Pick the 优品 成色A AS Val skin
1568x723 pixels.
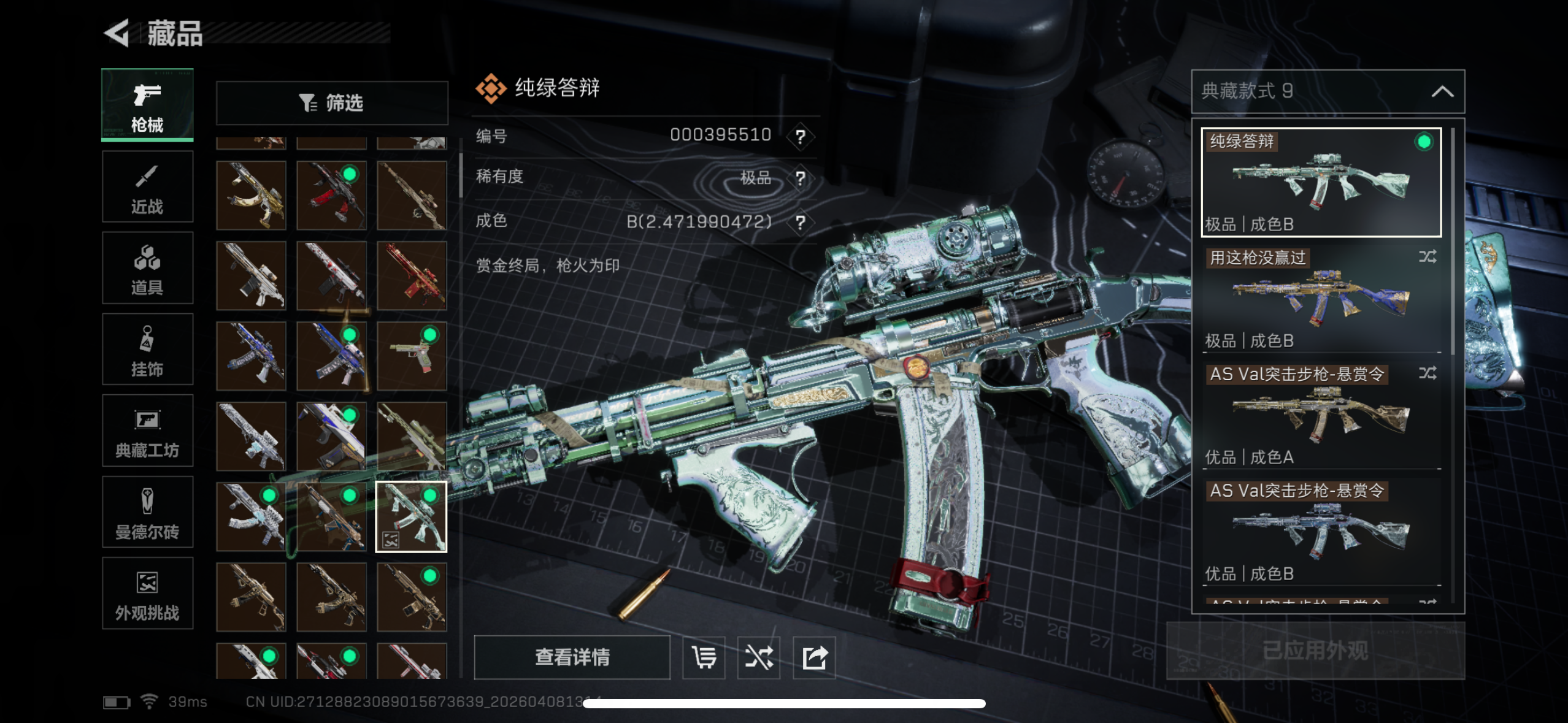(x=1321, y=415)
